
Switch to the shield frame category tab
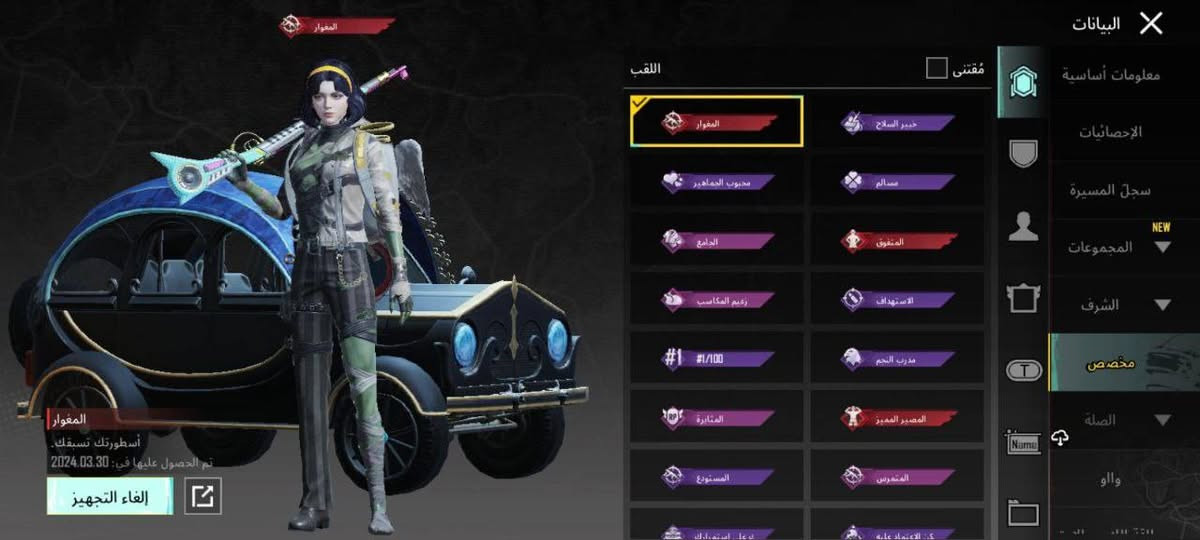pos(1023,152)
